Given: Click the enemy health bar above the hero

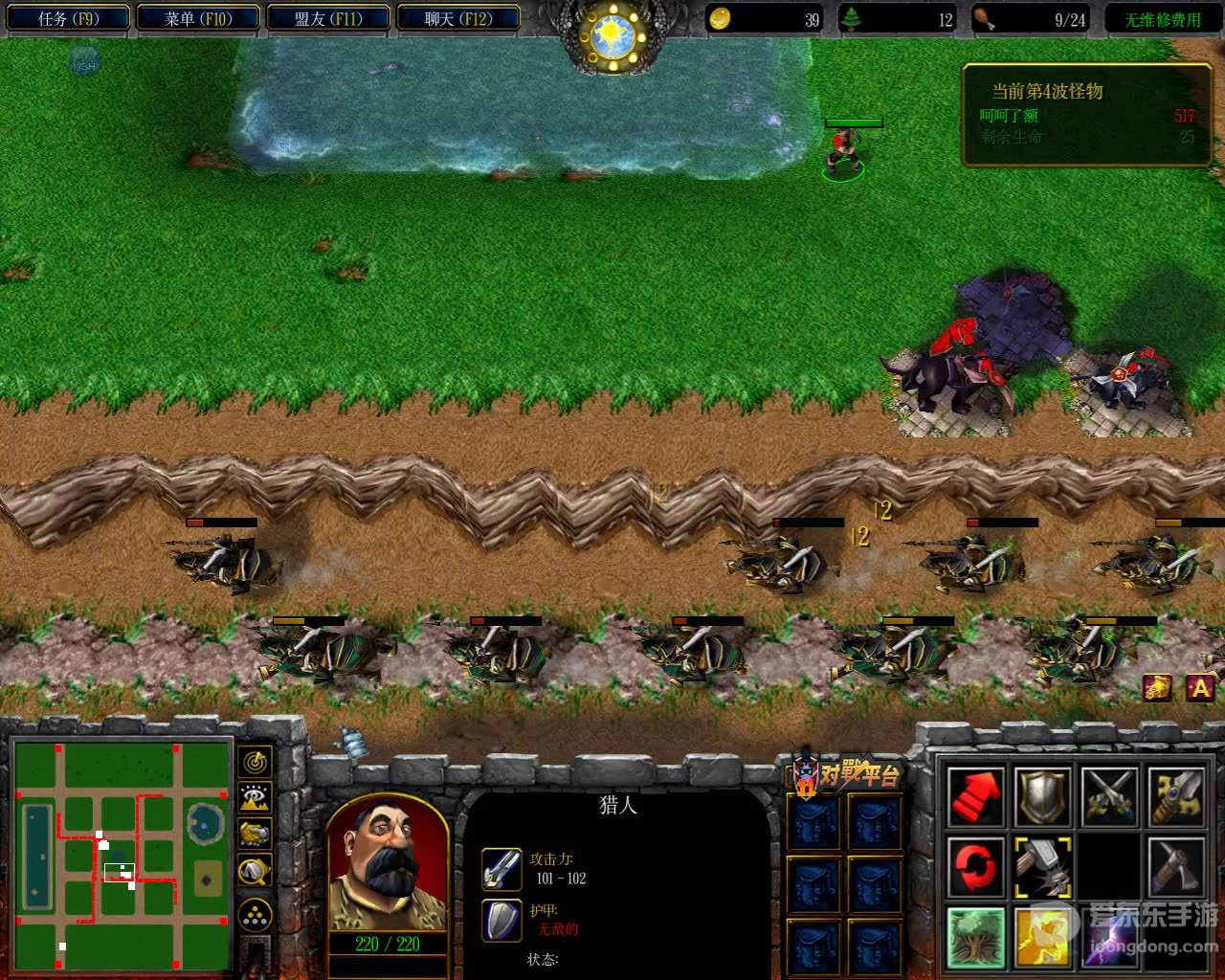Looking at the screenshot, I should 855,123.
